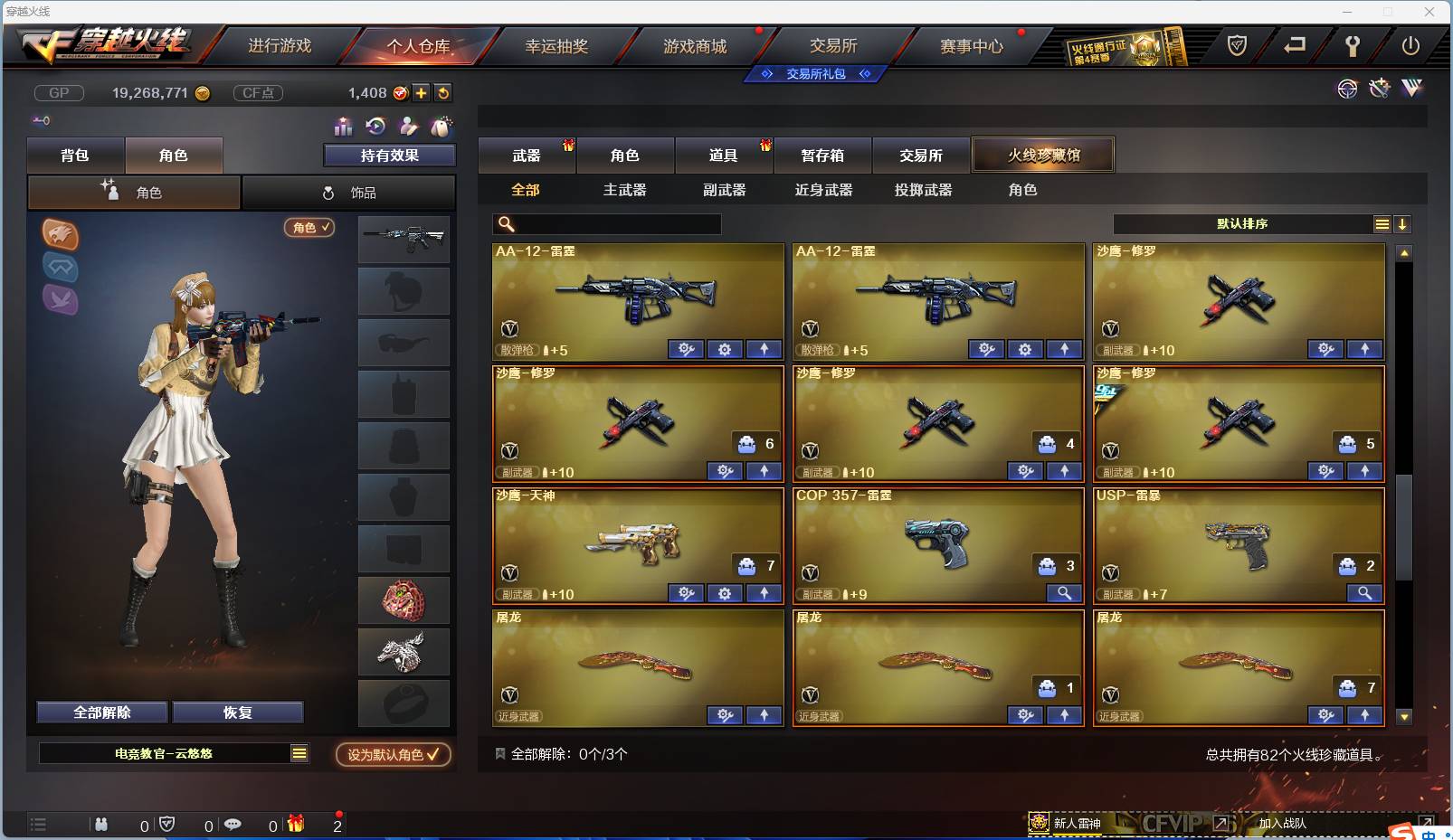Screen dimensions: 1453x840
Task: Toggle the 角色 checkmark above the character preview
Action: (309, 228)
